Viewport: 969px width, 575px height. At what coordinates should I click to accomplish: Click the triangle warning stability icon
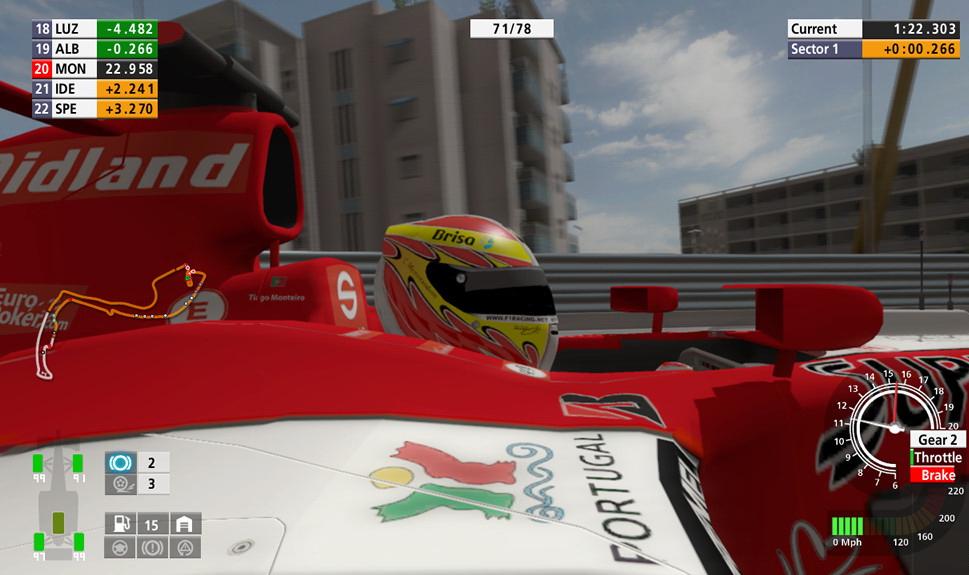pyautogui.click(x=185, y=547)
